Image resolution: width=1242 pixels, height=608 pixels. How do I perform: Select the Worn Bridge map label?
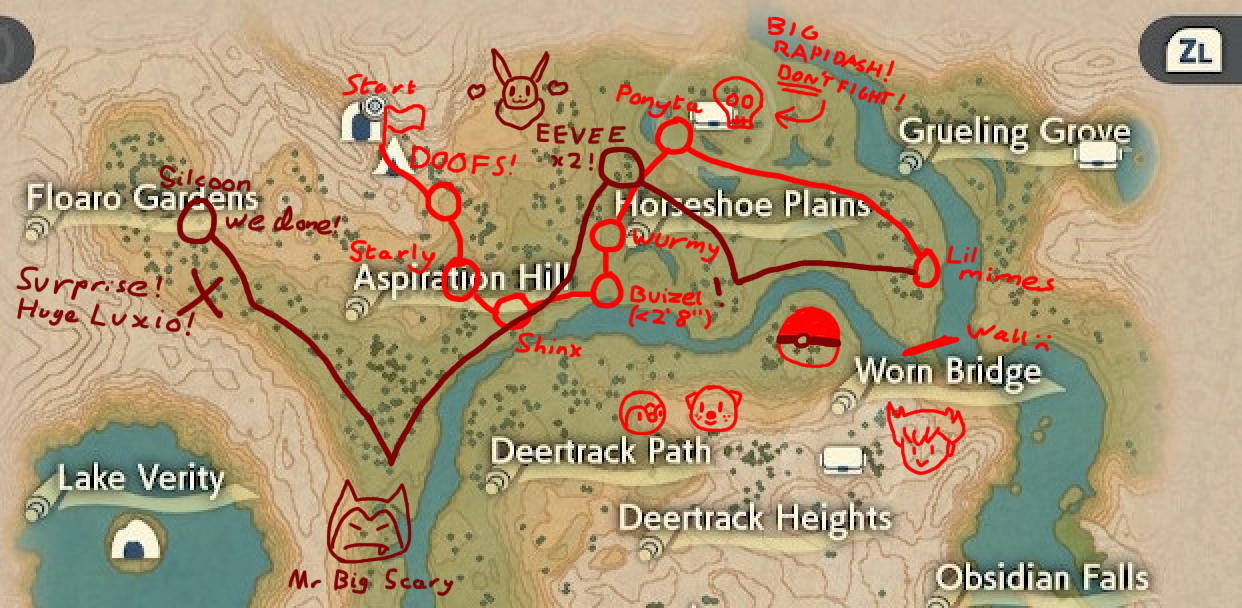point(947,372)
